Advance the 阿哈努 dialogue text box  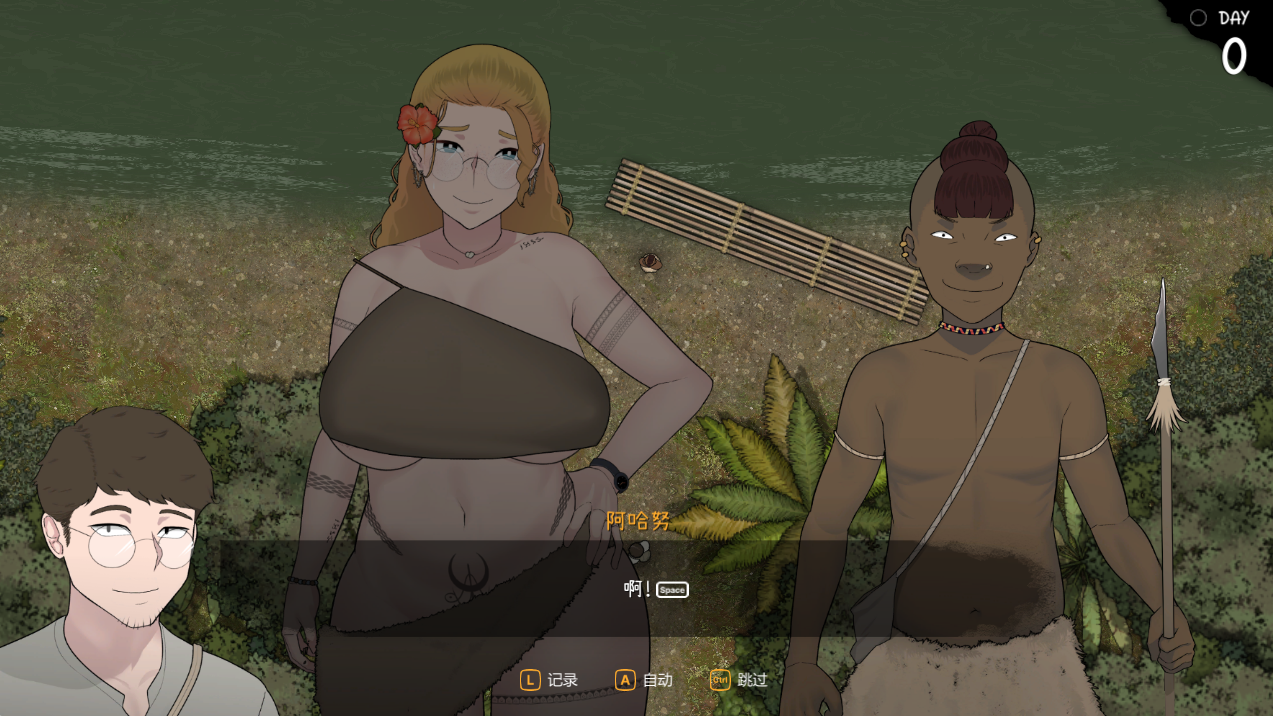click(x=640, y=589)
